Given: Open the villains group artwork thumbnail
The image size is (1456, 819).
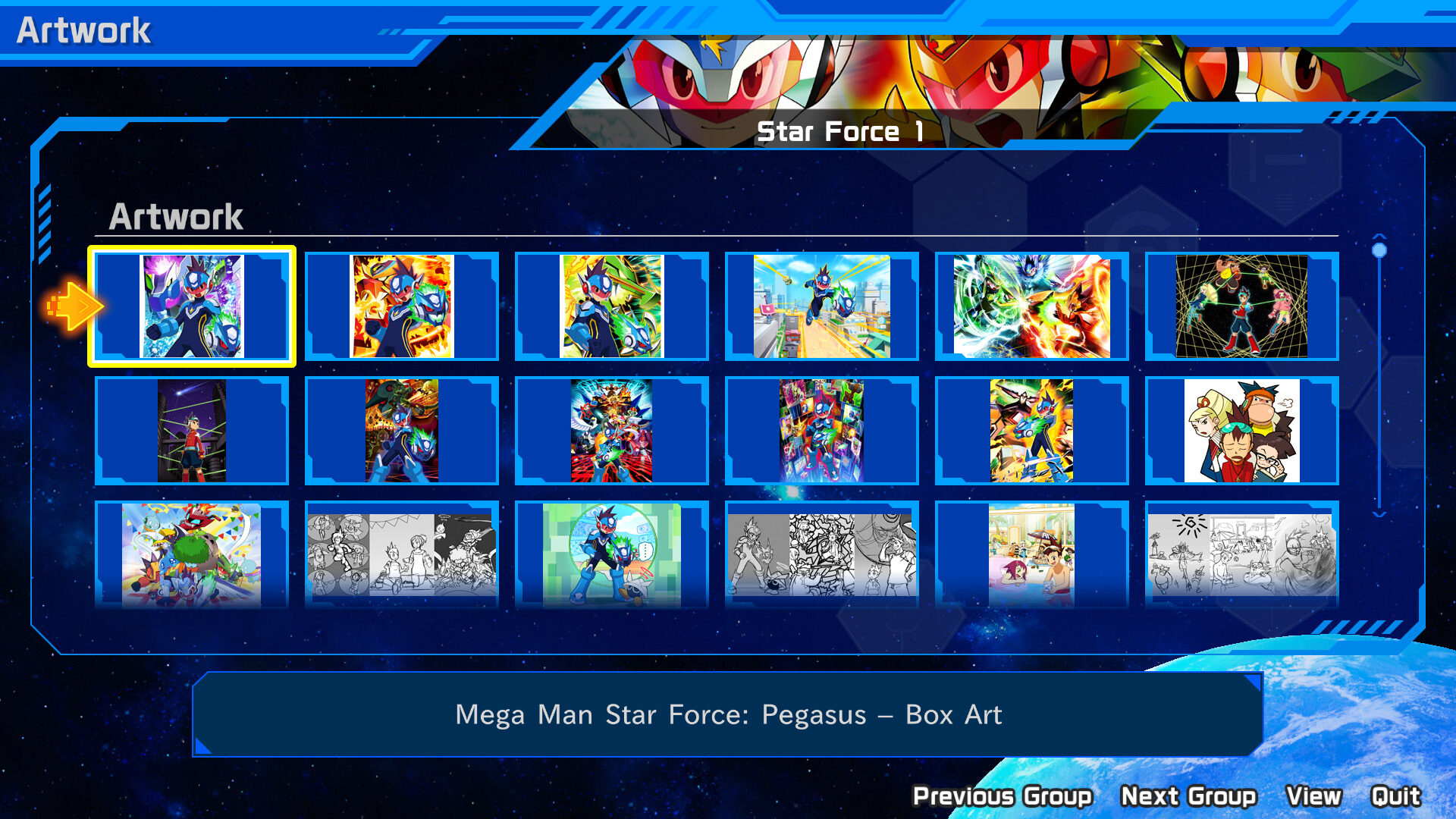Looking at the screenshot, I should [x=402, y=430].
